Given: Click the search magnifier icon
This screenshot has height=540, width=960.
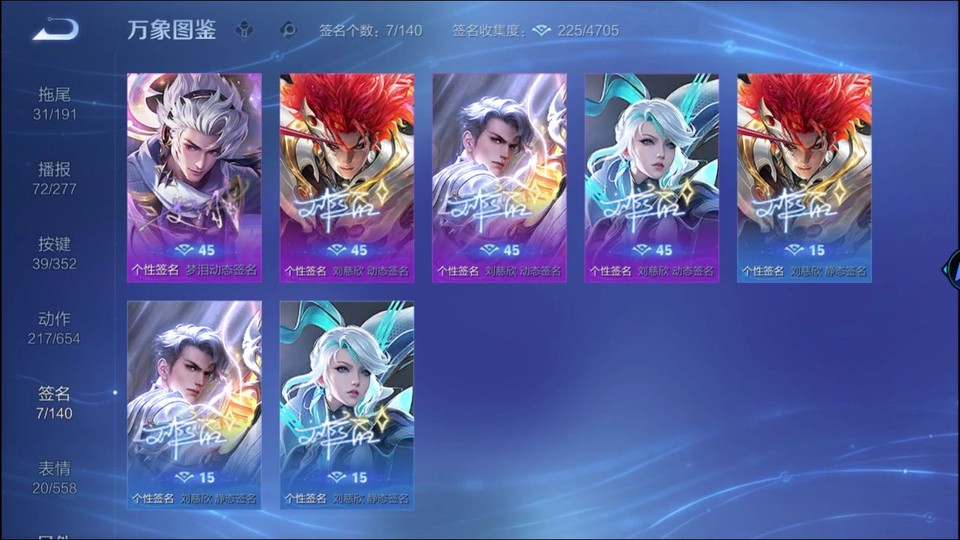Looking at the screenshot, I should tap(289, 30).
